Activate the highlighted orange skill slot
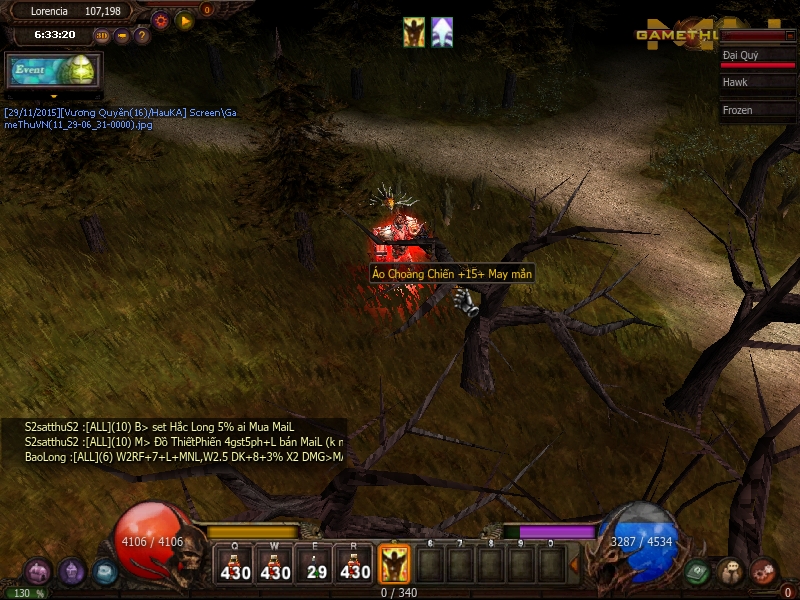The height and width of the screenshot is (600, 800). (x=394, y=565)
